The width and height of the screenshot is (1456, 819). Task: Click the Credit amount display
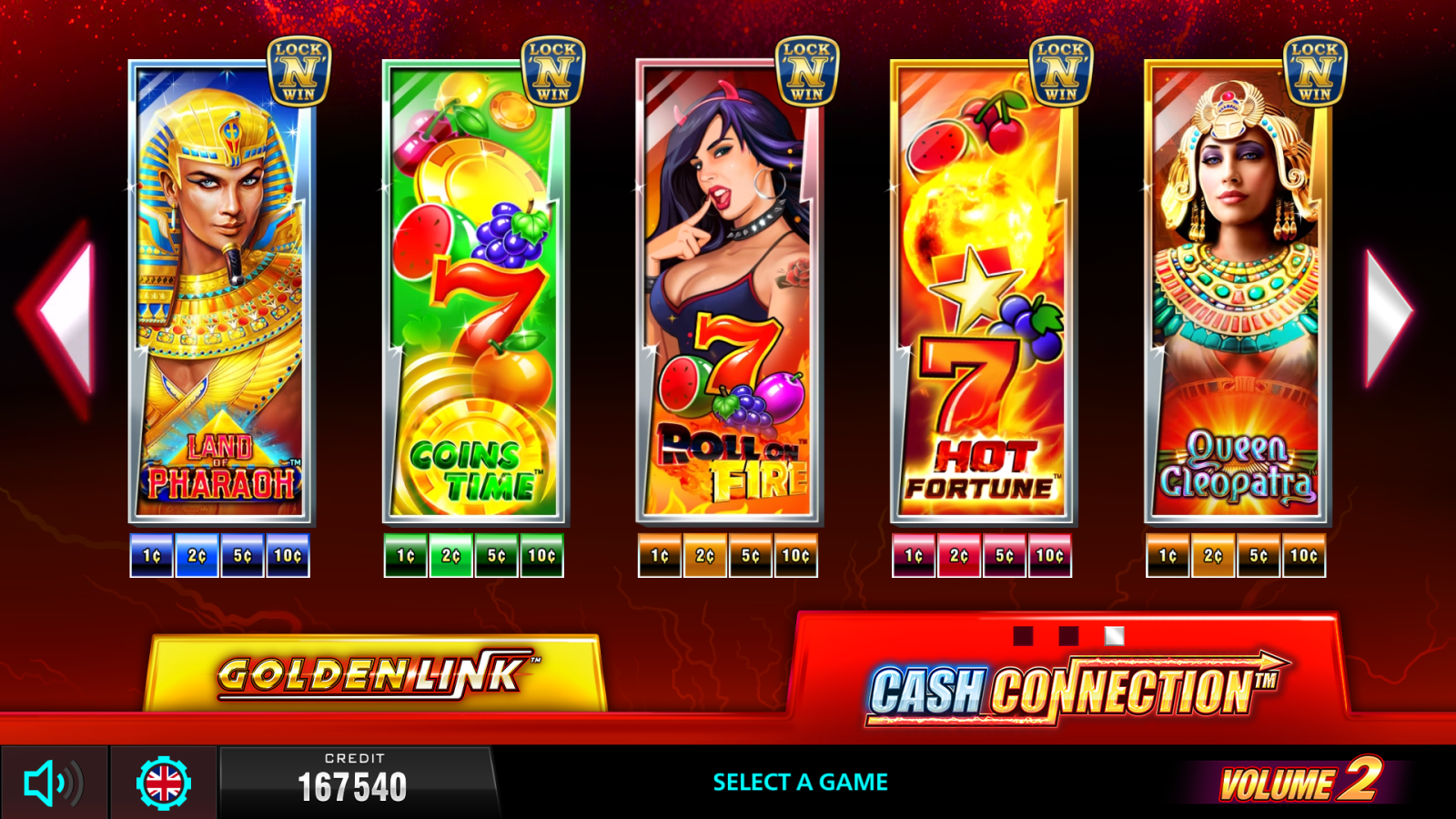(x=355, y=789)
